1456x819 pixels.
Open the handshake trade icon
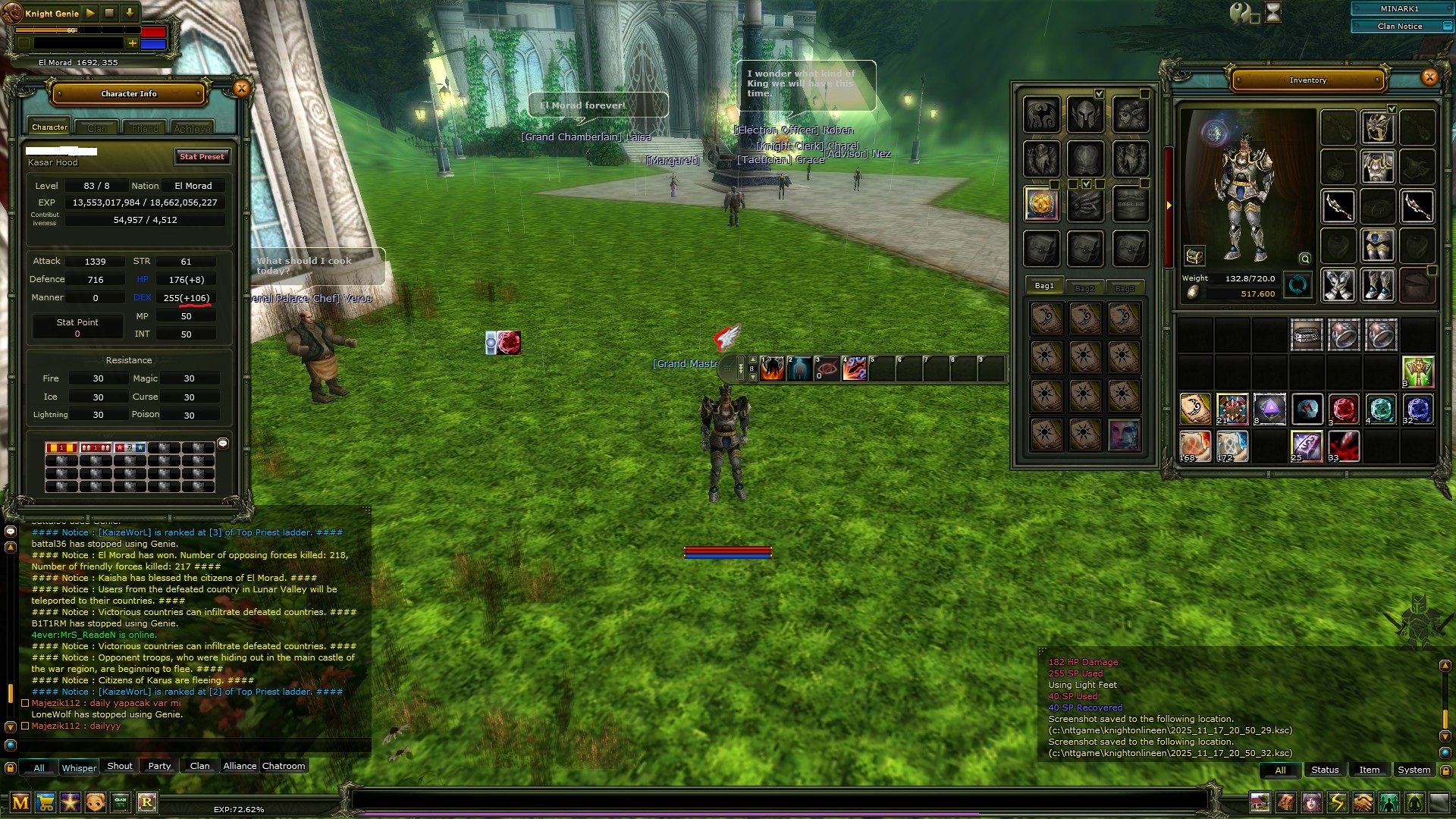pos(1363,802)
